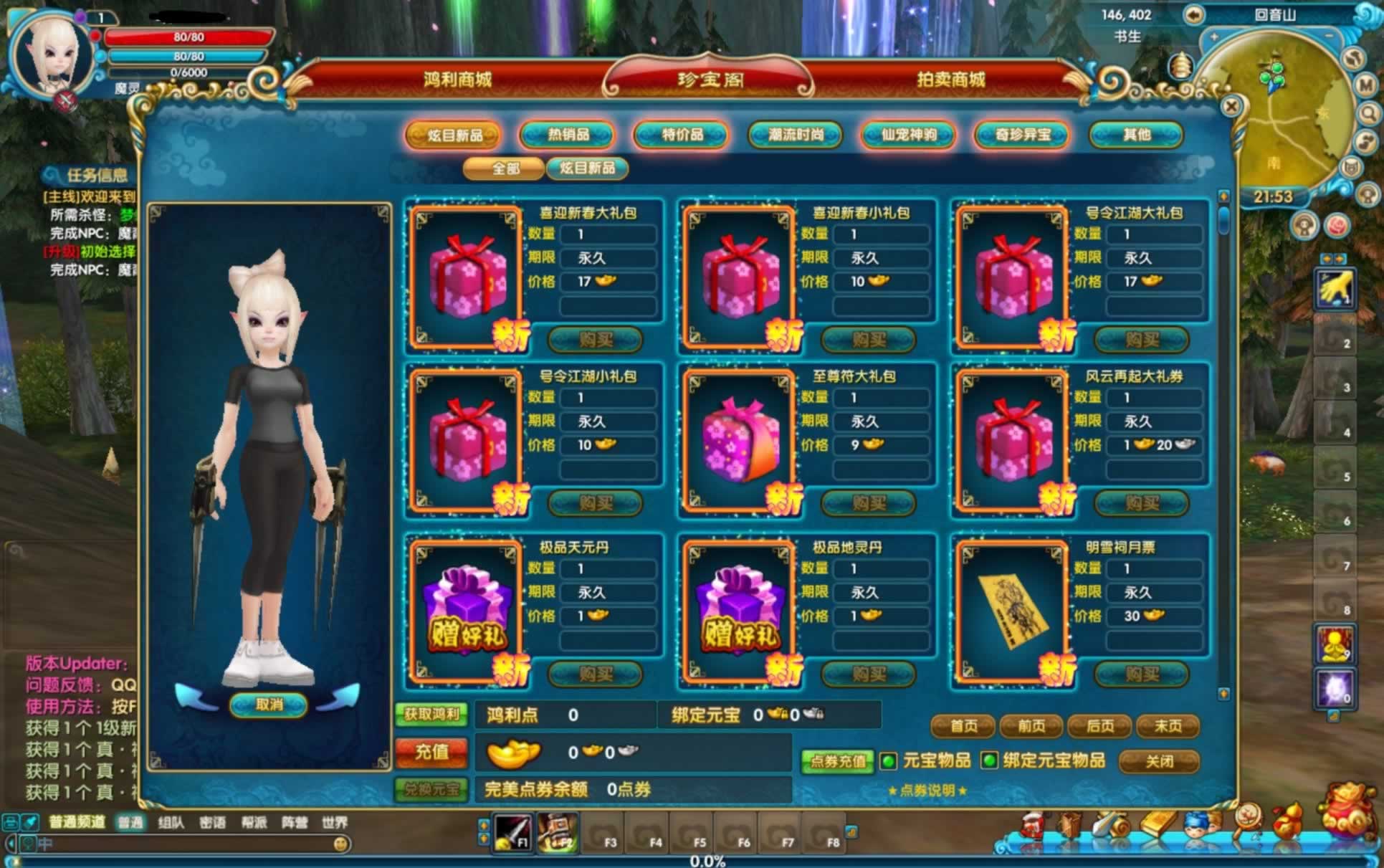This screenshot has width=1384, height=868.
Task: Toggle the 绑定元宝物品 checkbox
Action: (x=989, y=760)
